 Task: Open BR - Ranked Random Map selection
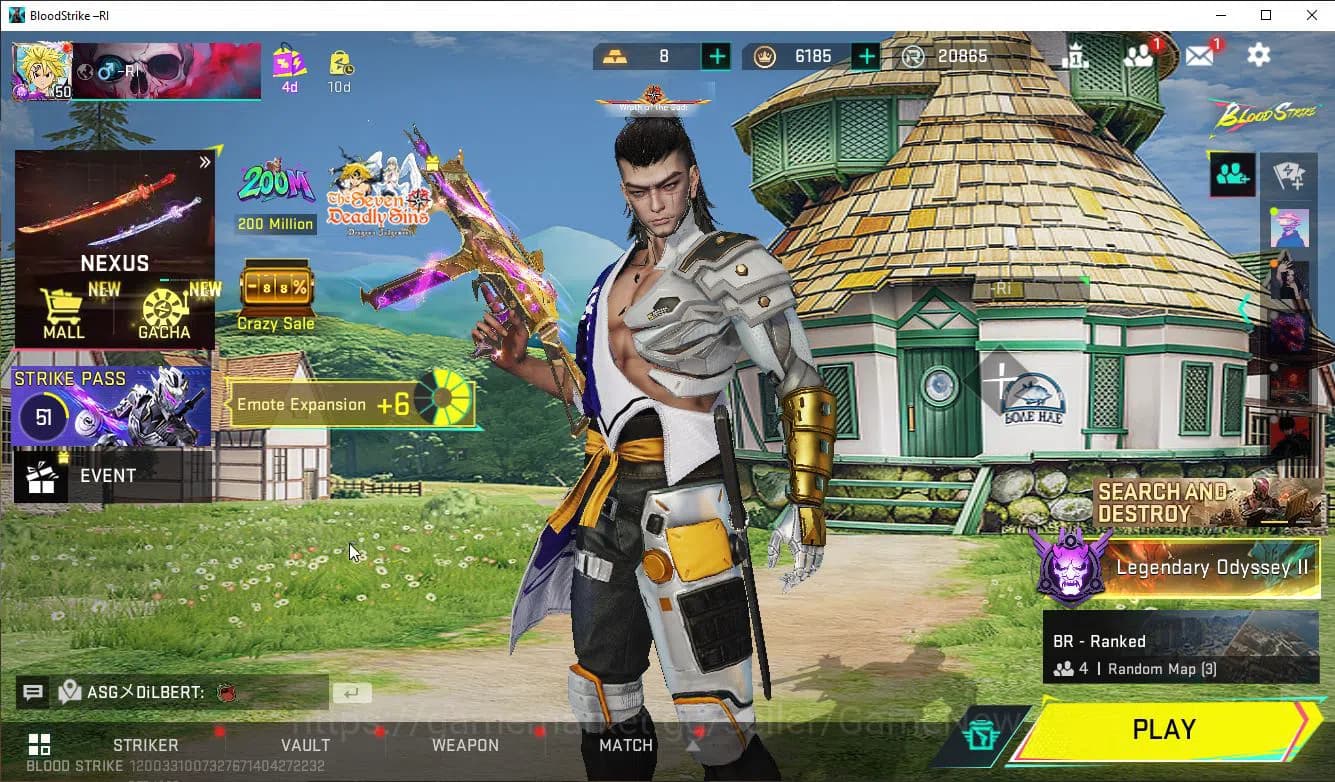click(1180, 655)
